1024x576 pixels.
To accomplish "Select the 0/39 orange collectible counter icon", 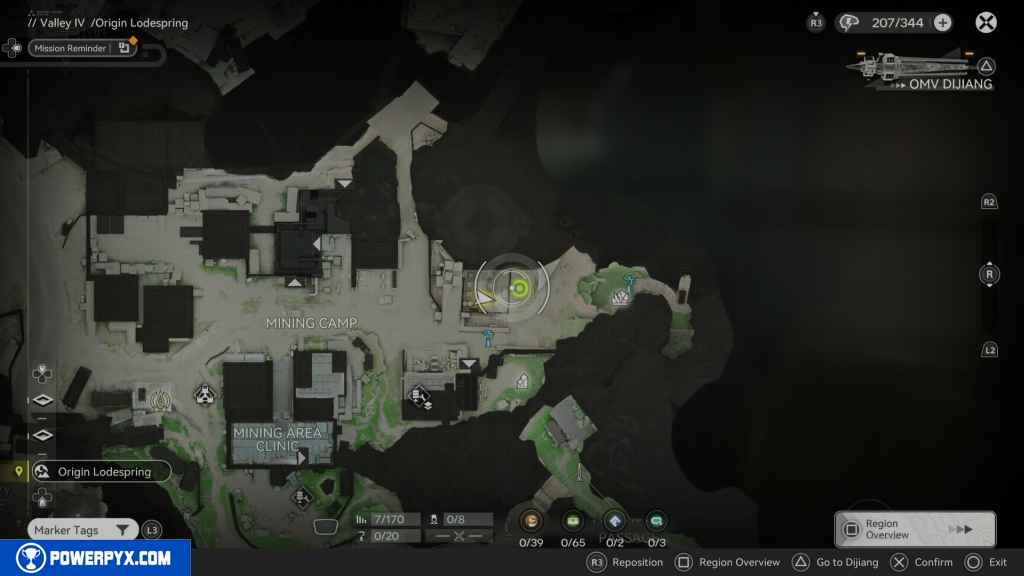I will click(x=532, y=520).
